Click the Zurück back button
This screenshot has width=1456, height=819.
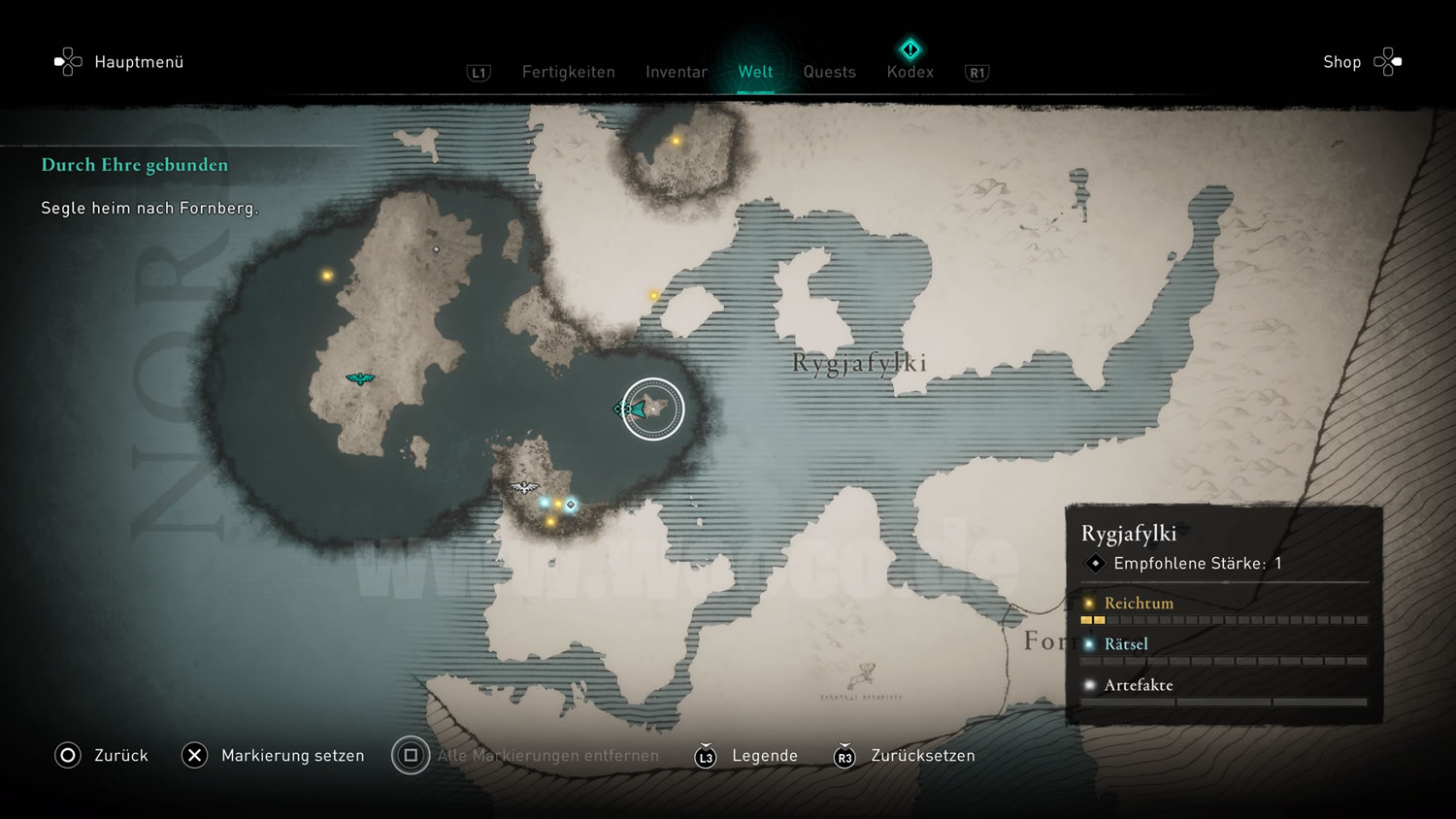pyautogui.click(x=102, y=755)
